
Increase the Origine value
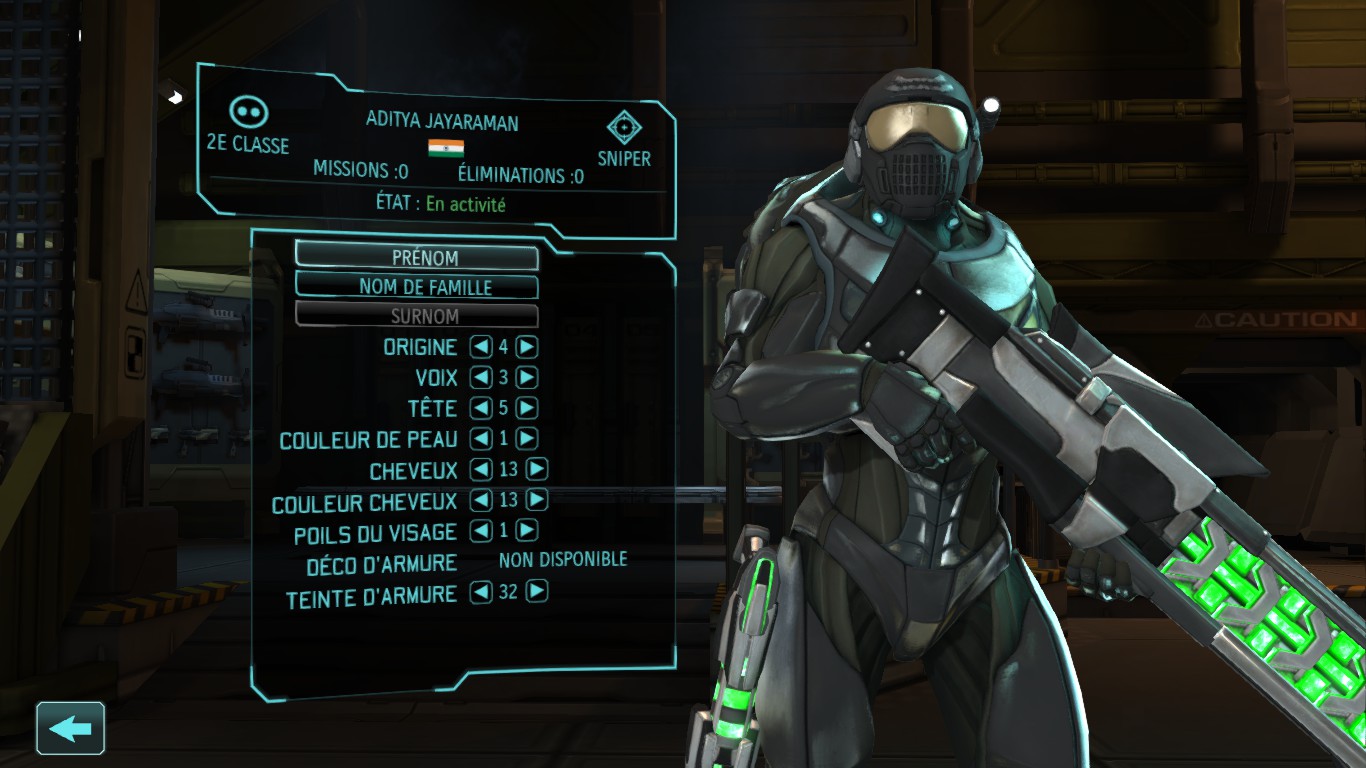(x=527, y=347)
